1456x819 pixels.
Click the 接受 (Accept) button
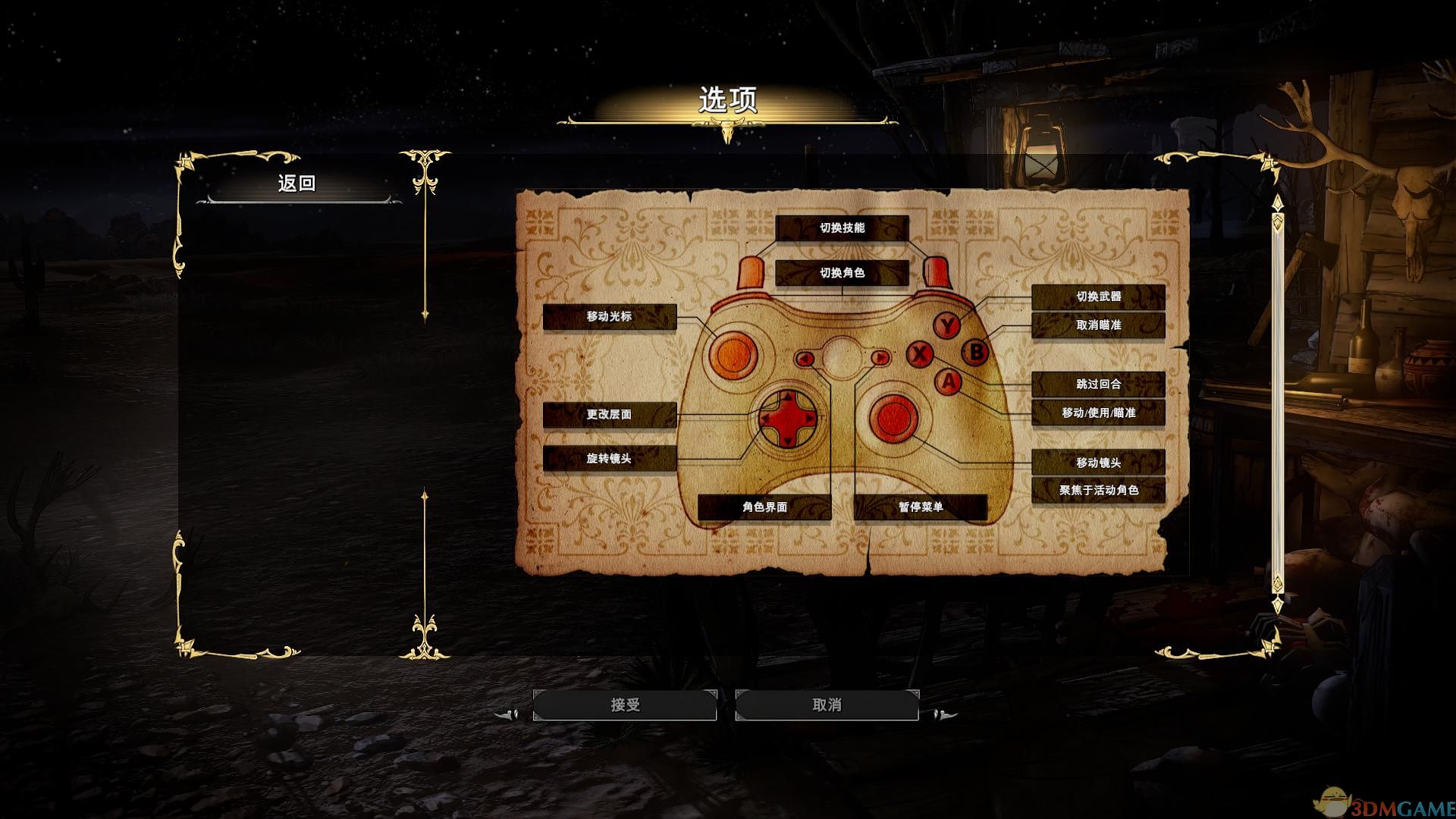coord(625,705)
